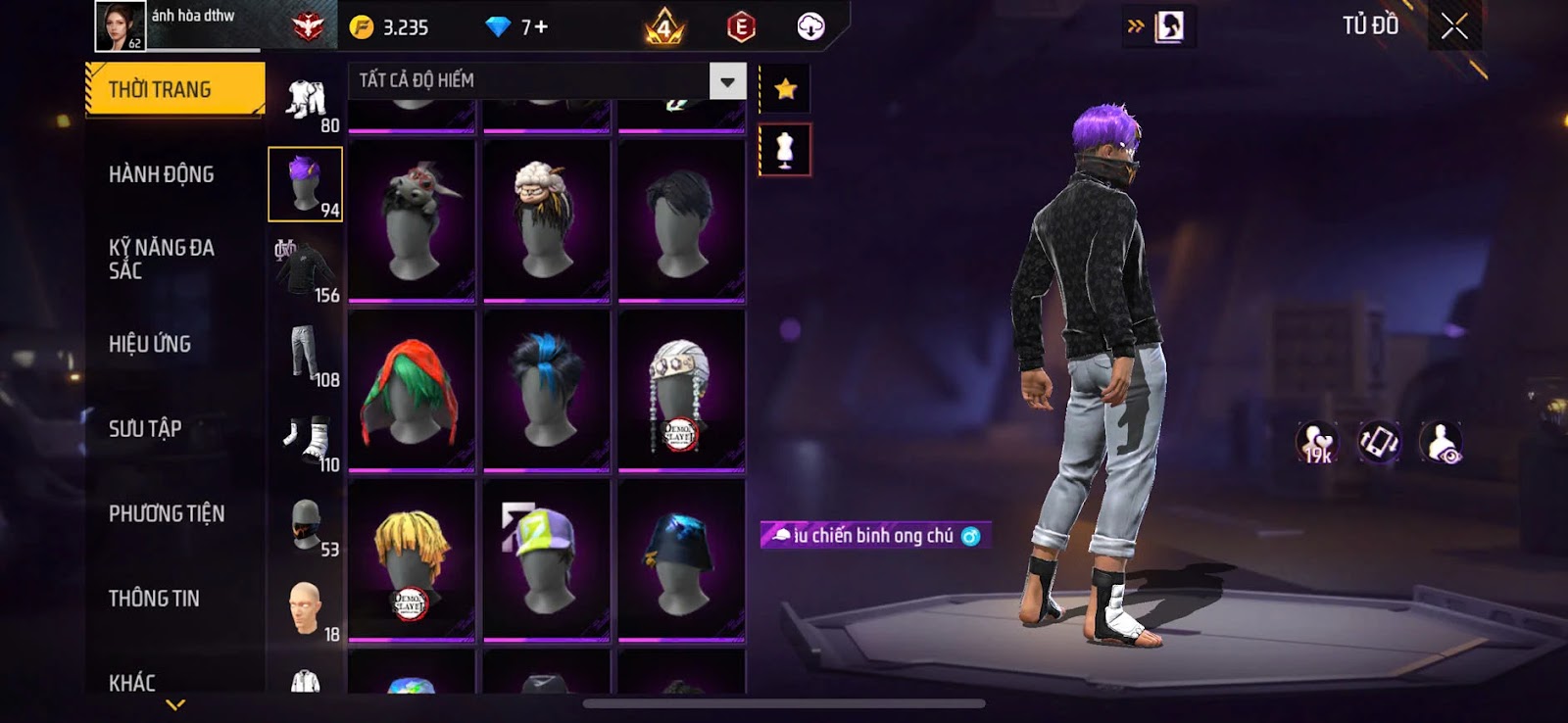Select the sheep hat headwear item
Screen dimensions: 1568x723
pyautogui.click(x=547, y=220)
